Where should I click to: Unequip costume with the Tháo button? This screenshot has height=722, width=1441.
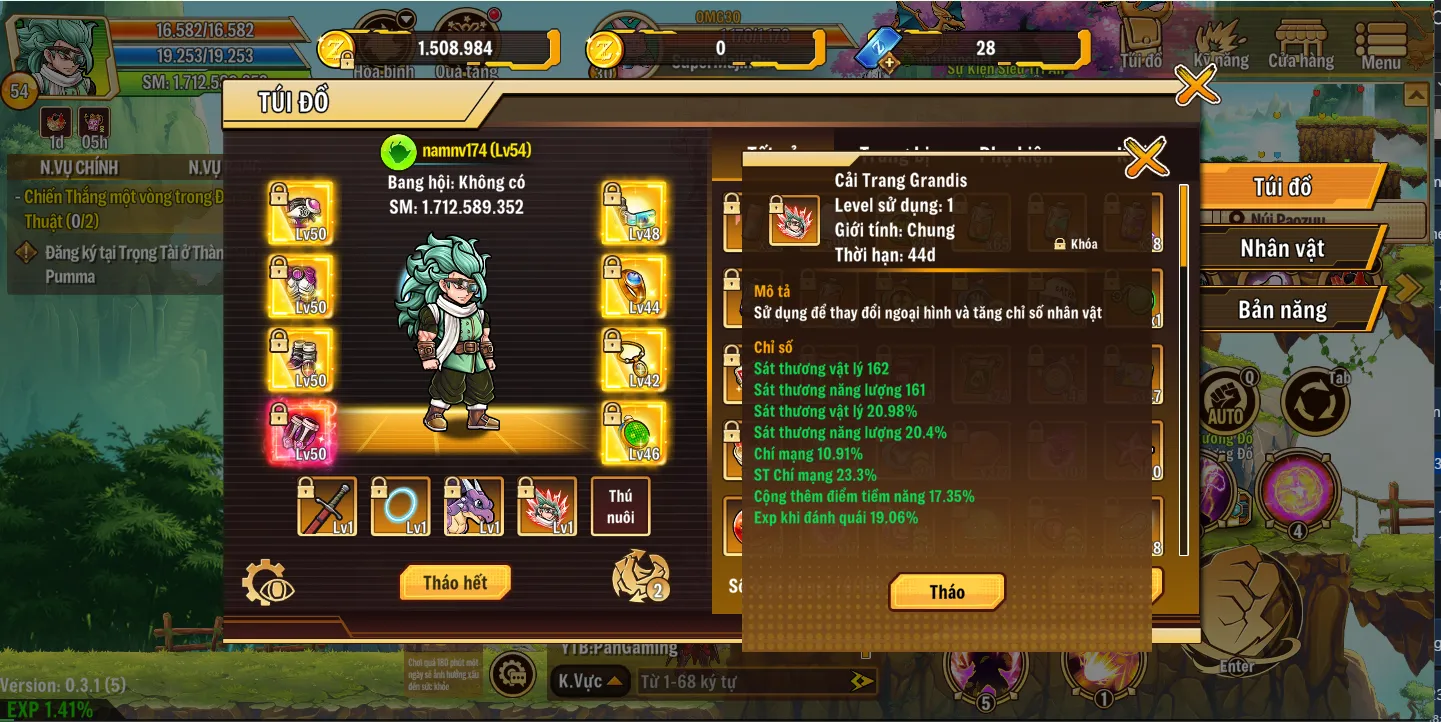(x=946, y=592)
